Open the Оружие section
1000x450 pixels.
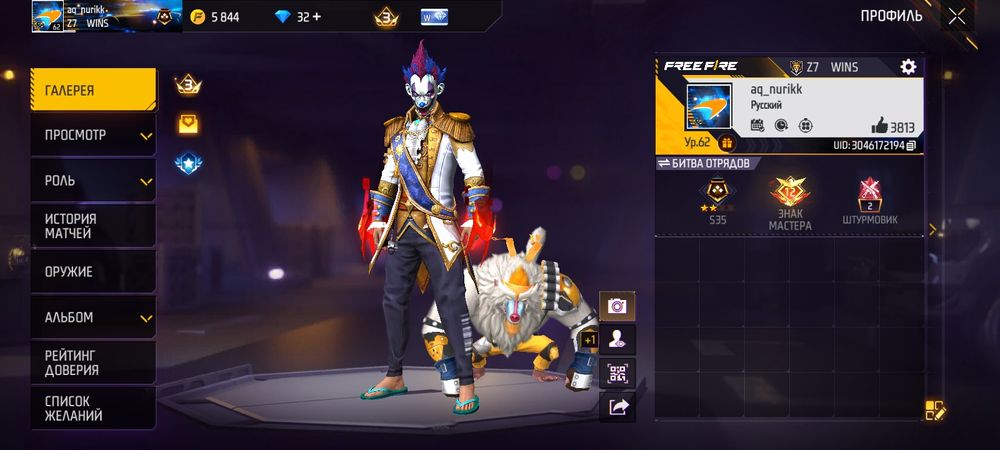click(93, 272)
